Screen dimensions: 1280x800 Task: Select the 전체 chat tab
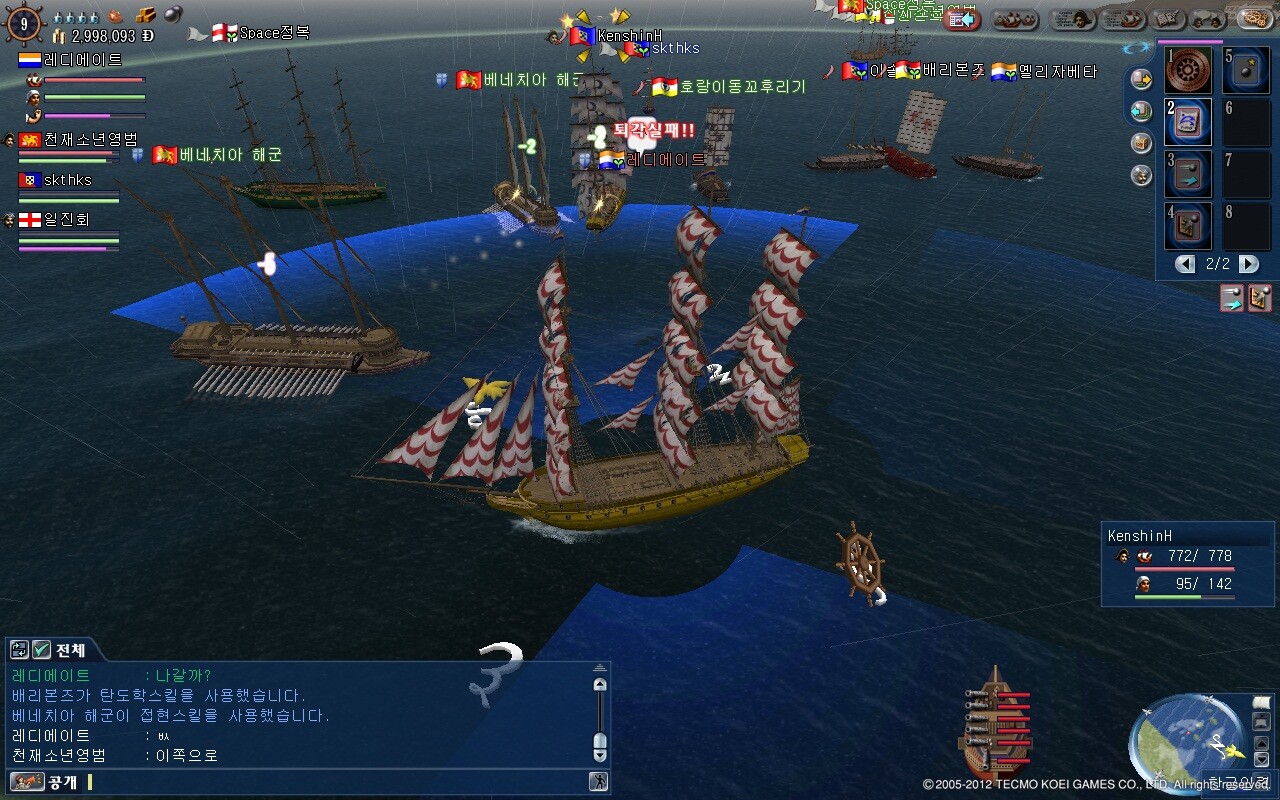70,650
